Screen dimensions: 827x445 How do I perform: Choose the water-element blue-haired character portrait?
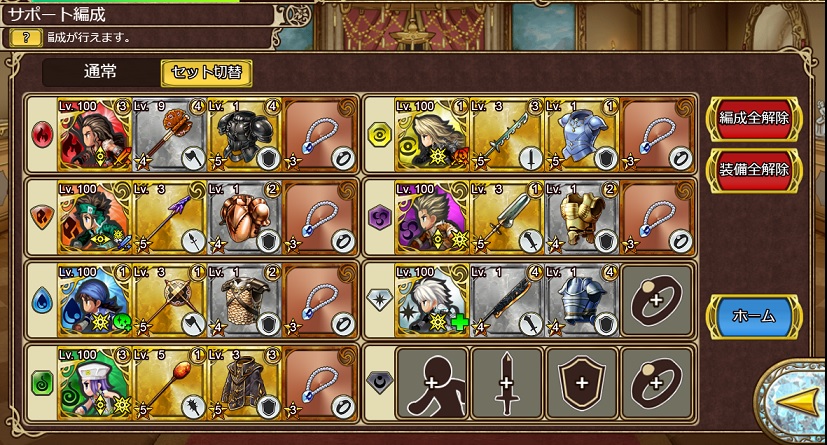95,299
